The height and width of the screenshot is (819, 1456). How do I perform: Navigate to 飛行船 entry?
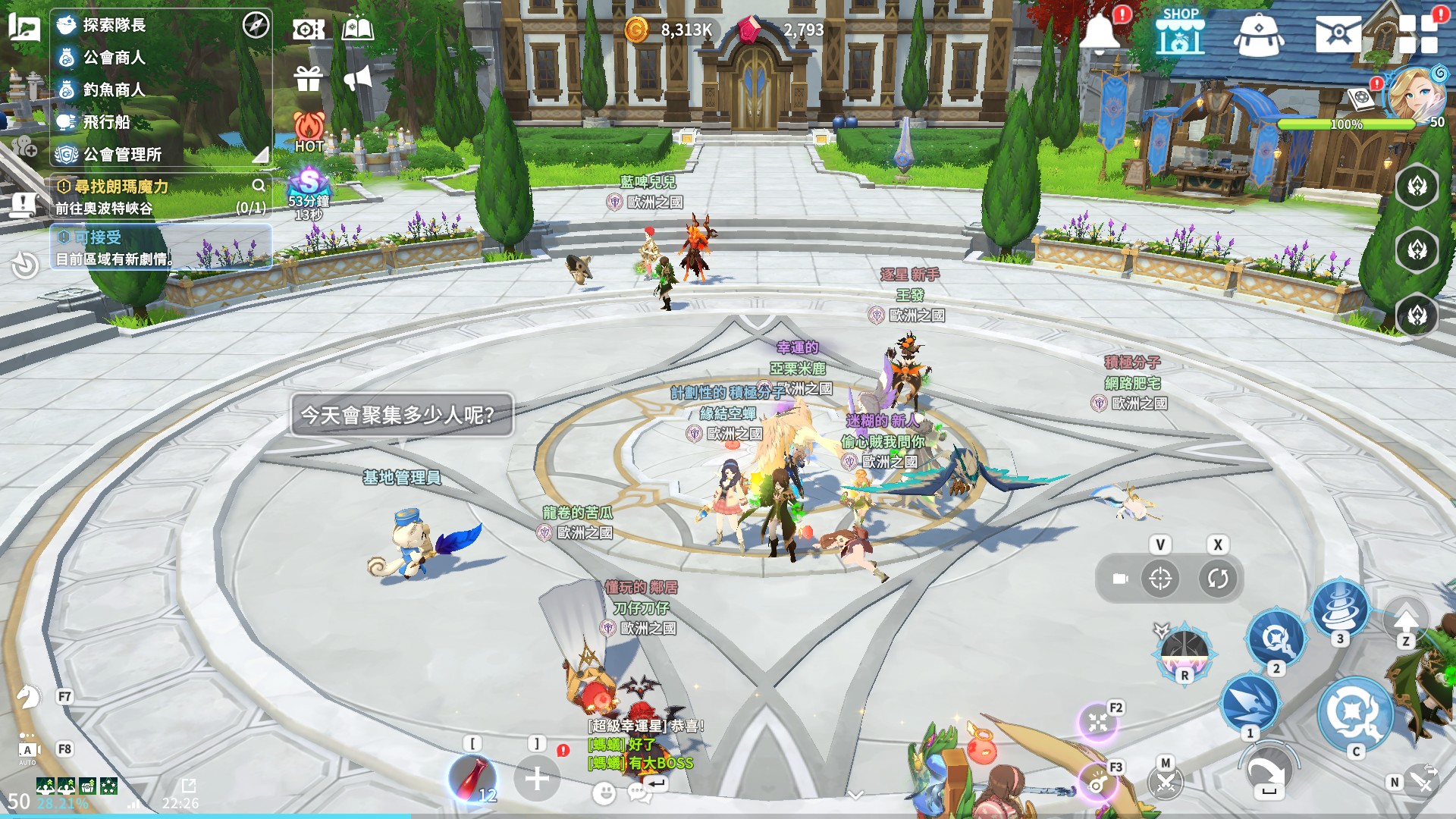point(106,122)
